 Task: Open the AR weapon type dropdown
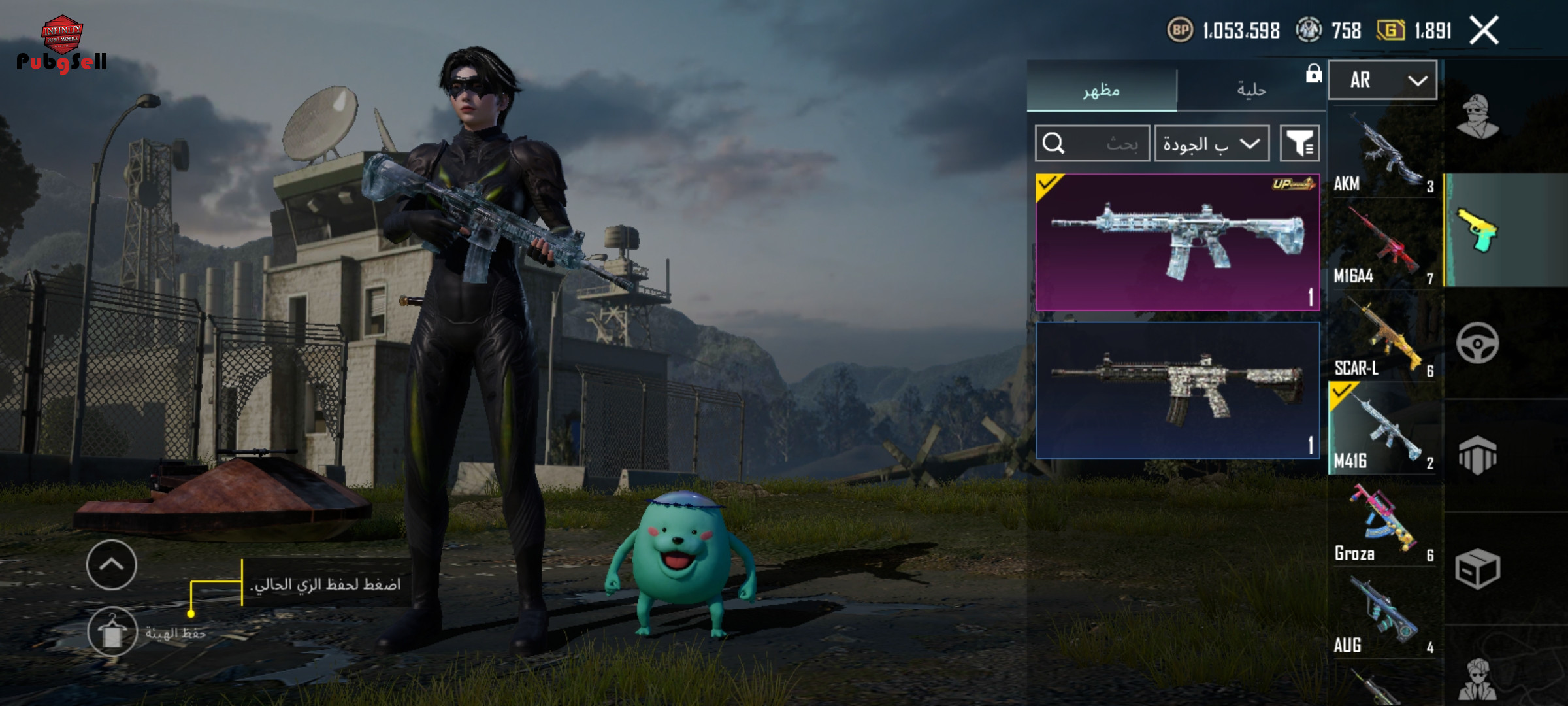click(x=1382, y=80)
